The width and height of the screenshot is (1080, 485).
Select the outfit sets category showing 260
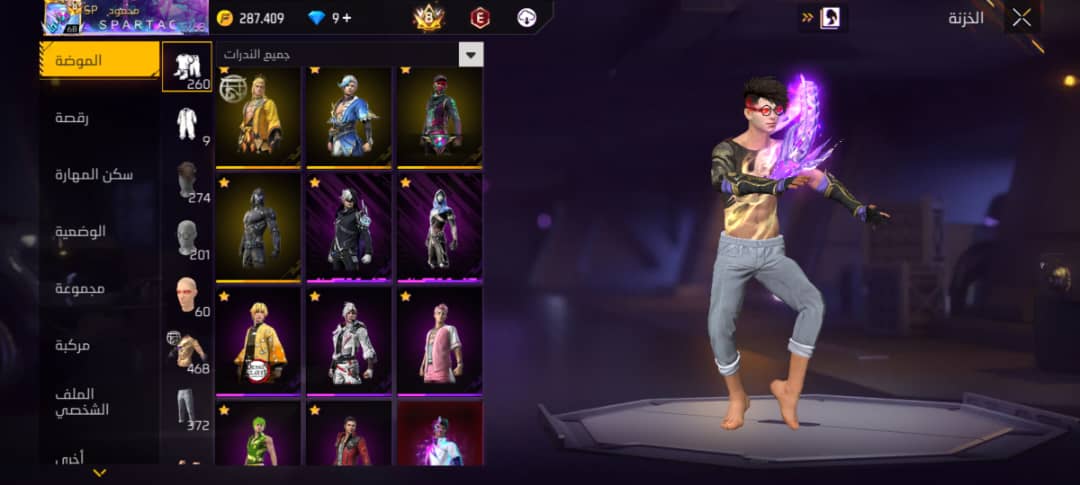tap(187, 68)
